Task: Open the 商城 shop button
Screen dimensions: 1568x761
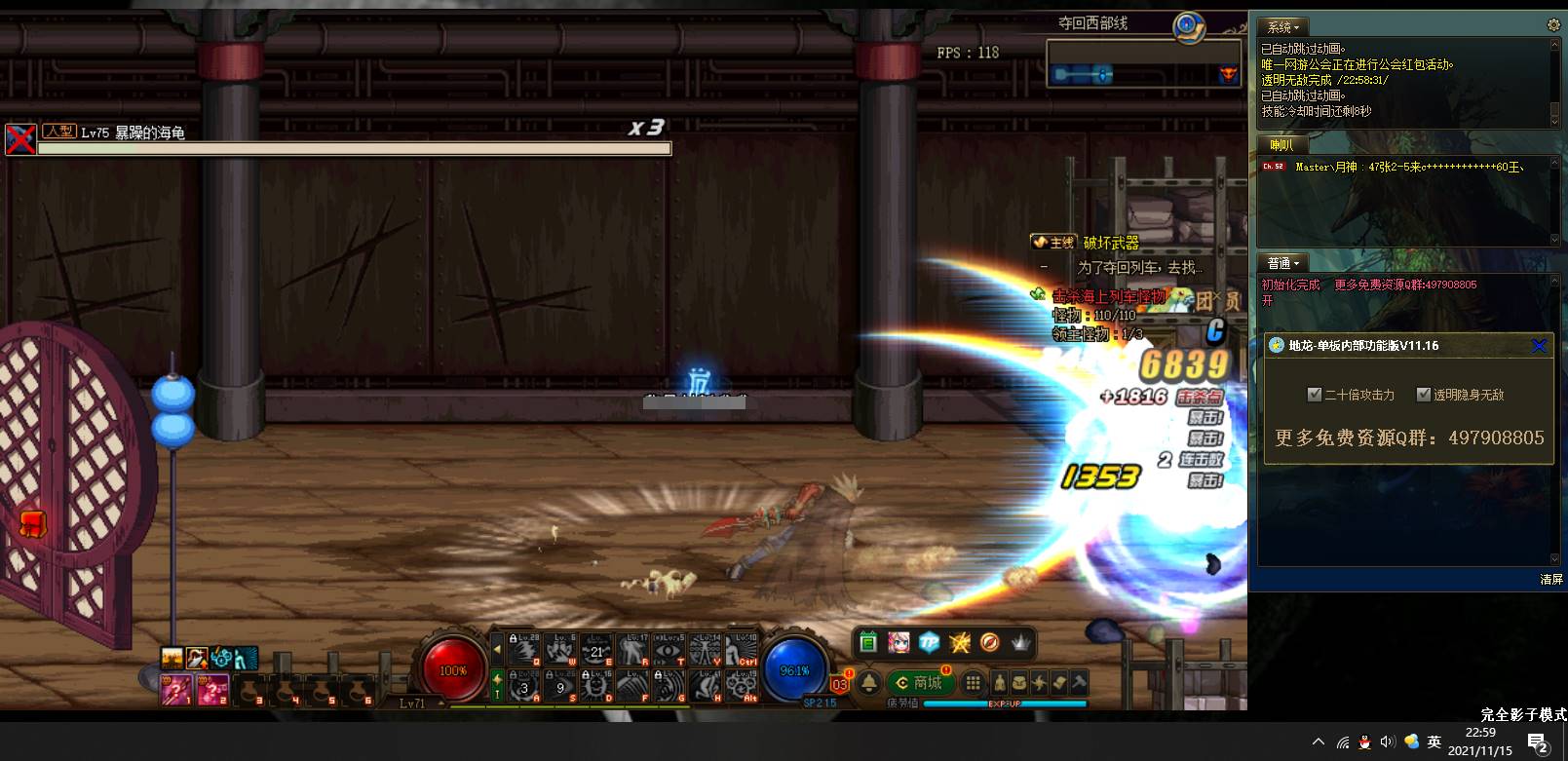Action: pyautogui.click(x=920, y=682)
